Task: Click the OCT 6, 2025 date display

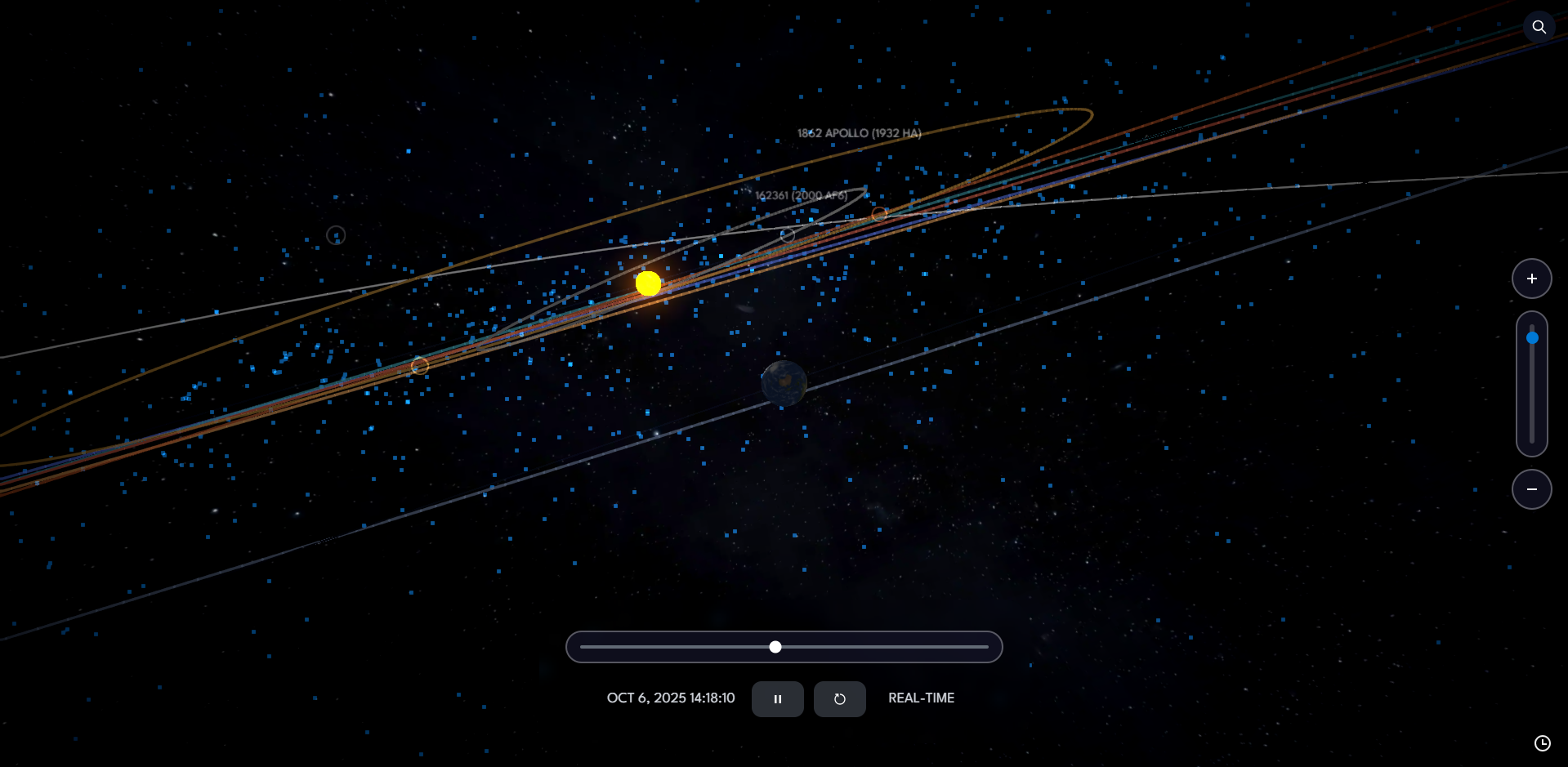Action: (x=671, y=698)
